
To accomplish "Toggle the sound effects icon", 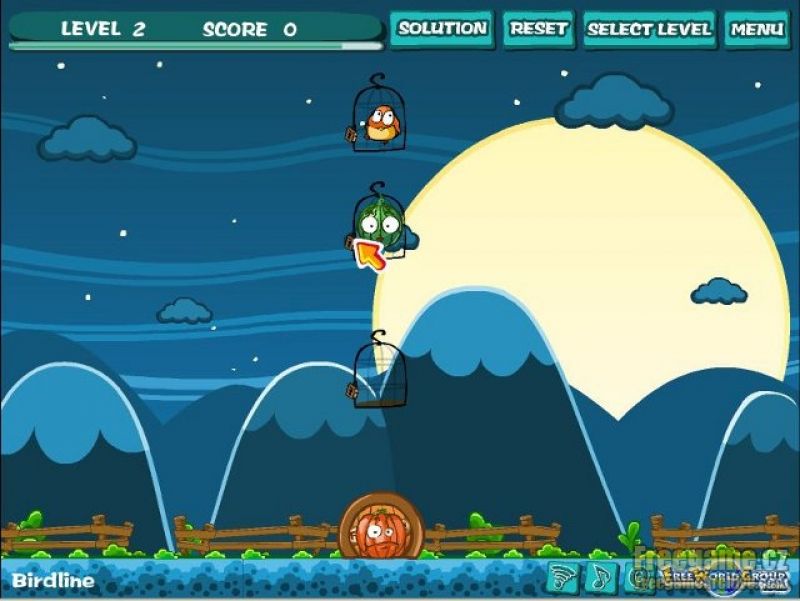I will point(564,577).
